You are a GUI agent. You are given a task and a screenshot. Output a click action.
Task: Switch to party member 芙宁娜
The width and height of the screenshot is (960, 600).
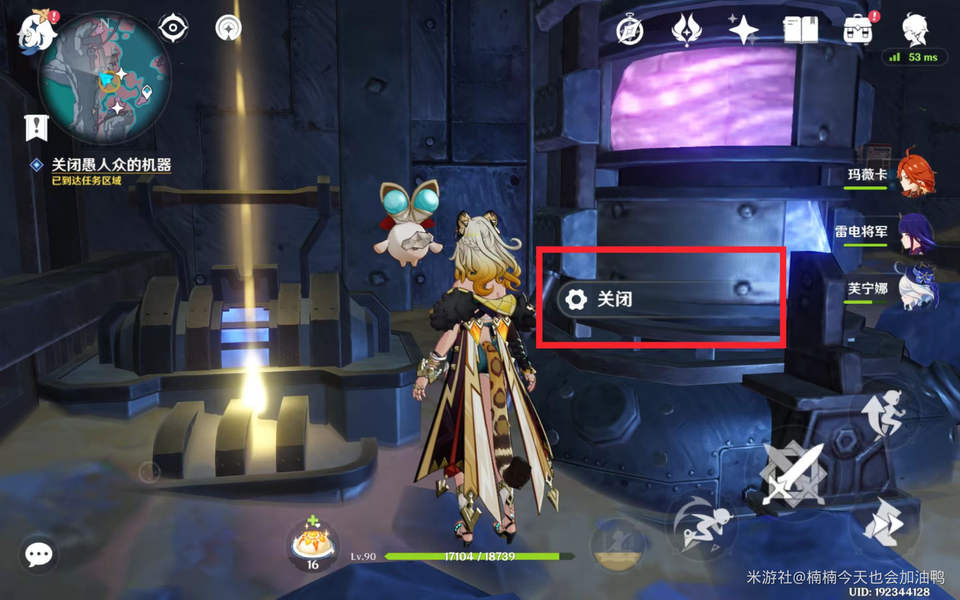pos(914,288)
